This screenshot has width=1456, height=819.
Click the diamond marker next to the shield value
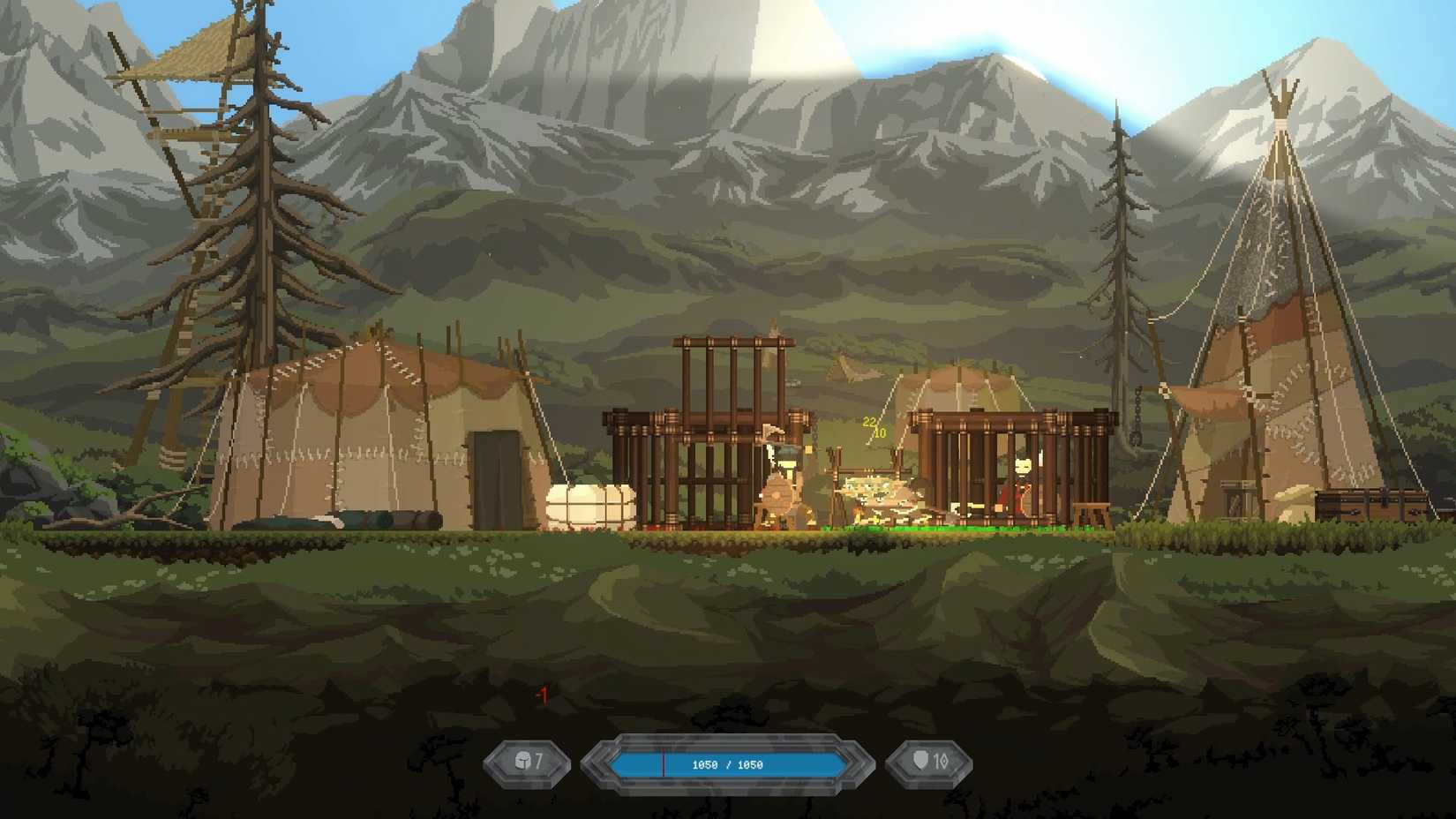(x=946, y=761)
